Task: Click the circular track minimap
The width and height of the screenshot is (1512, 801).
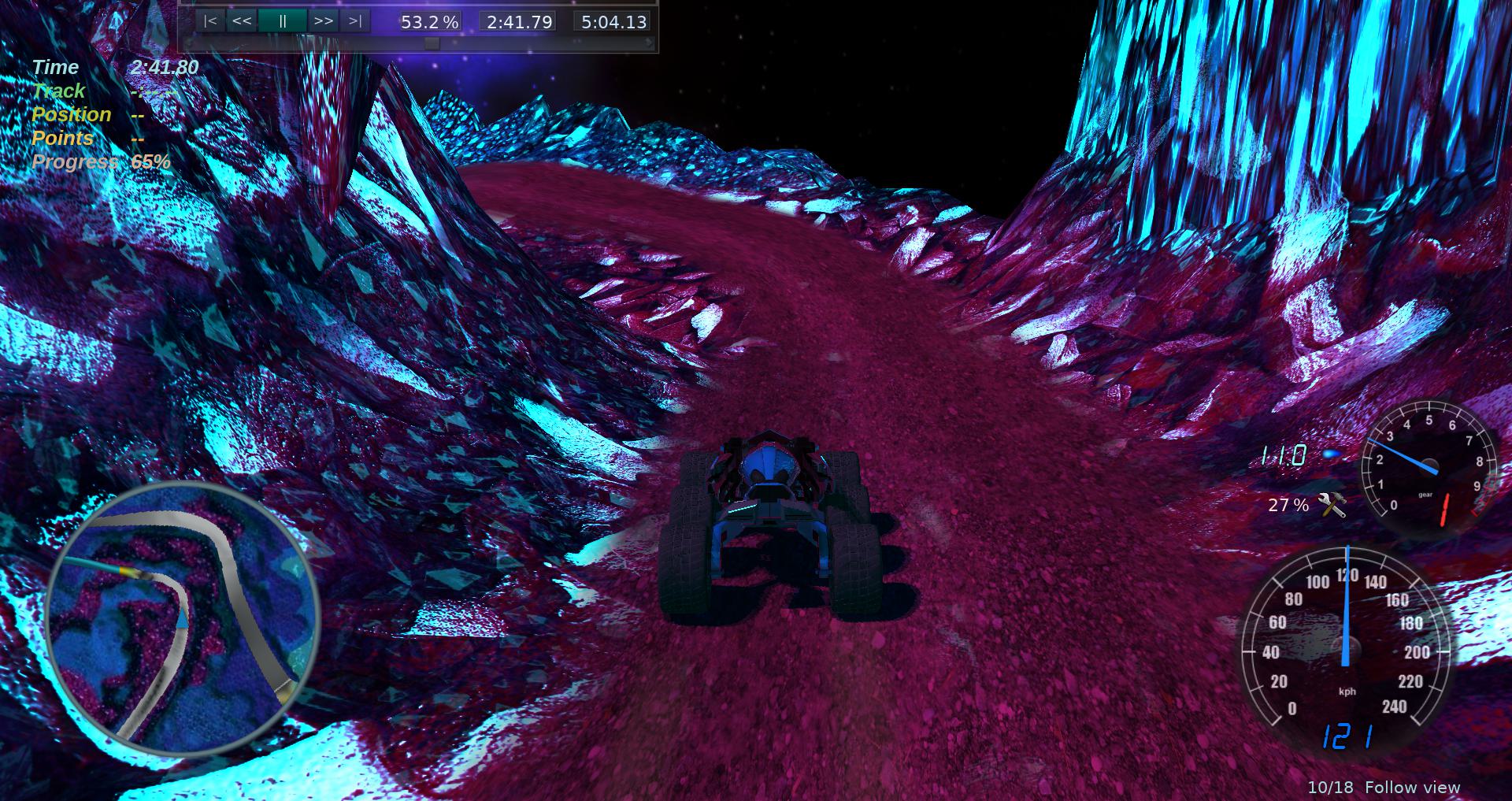Action: click(183, 620)
